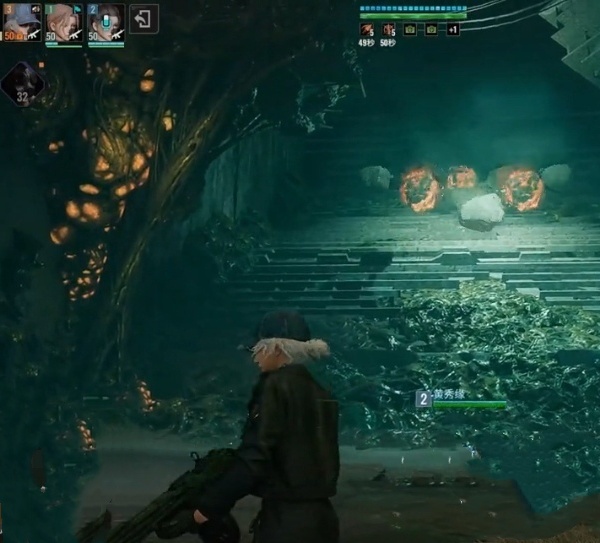600x543 pixels.
Task: Click the red buff icon with 50-second timer
Action: pos(388,30)
